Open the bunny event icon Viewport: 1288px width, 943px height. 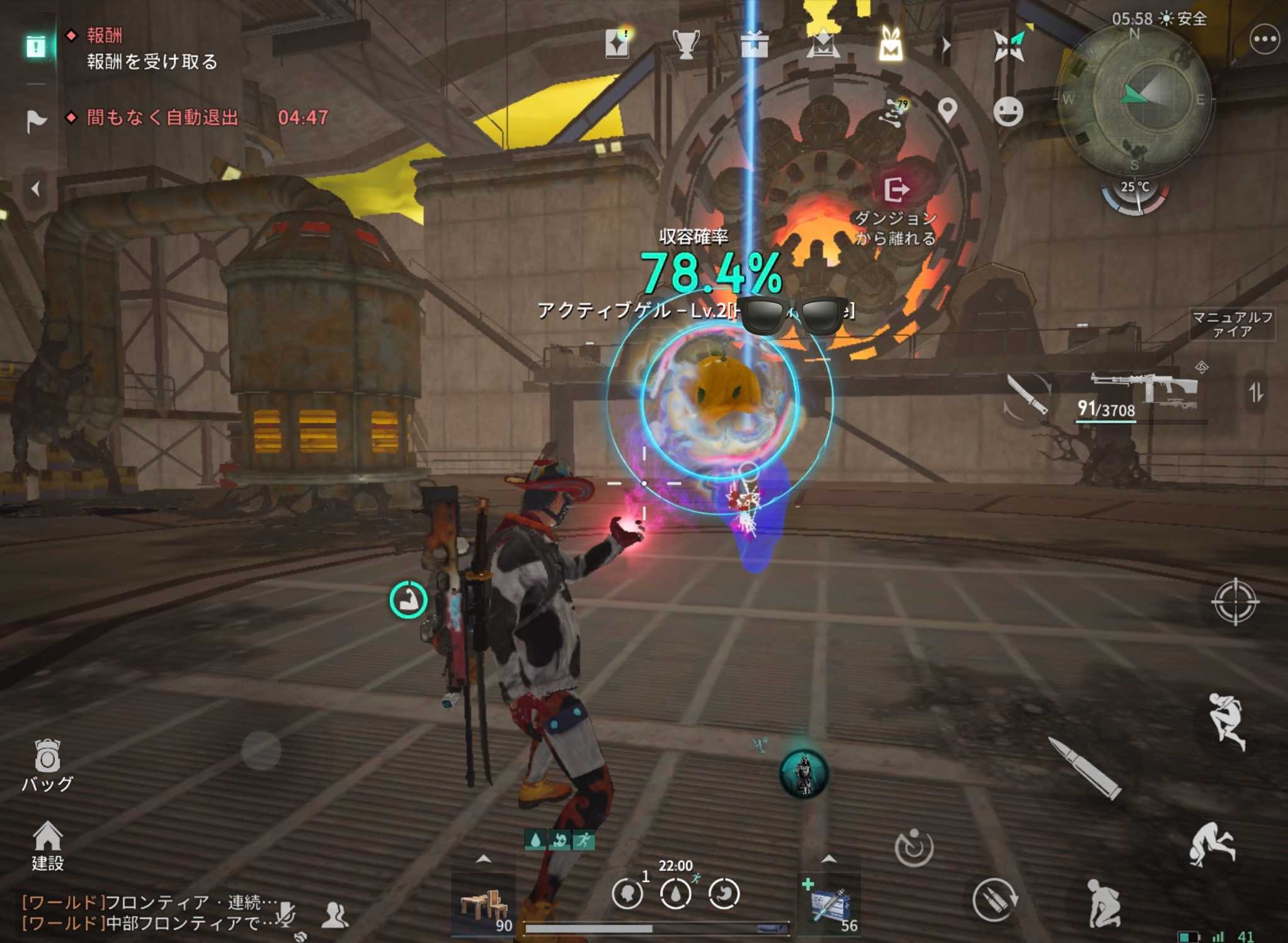(x=890, y=44)
